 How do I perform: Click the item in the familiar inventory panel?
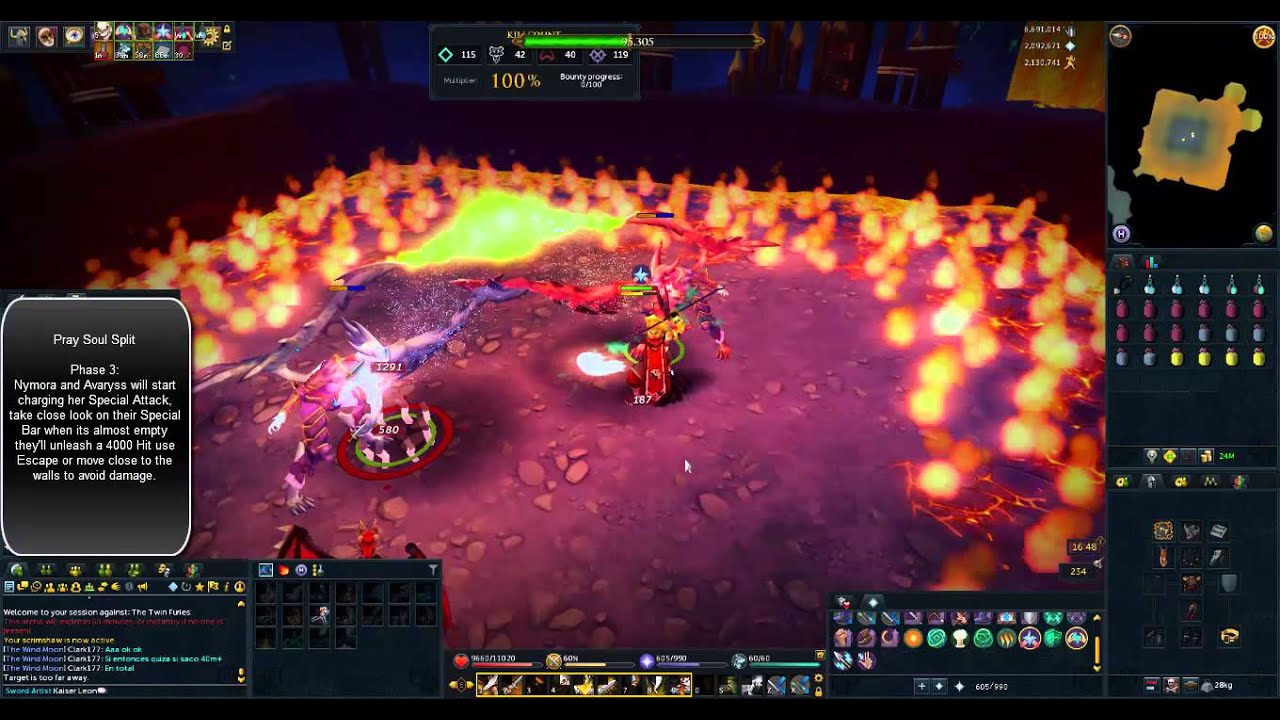320,616
